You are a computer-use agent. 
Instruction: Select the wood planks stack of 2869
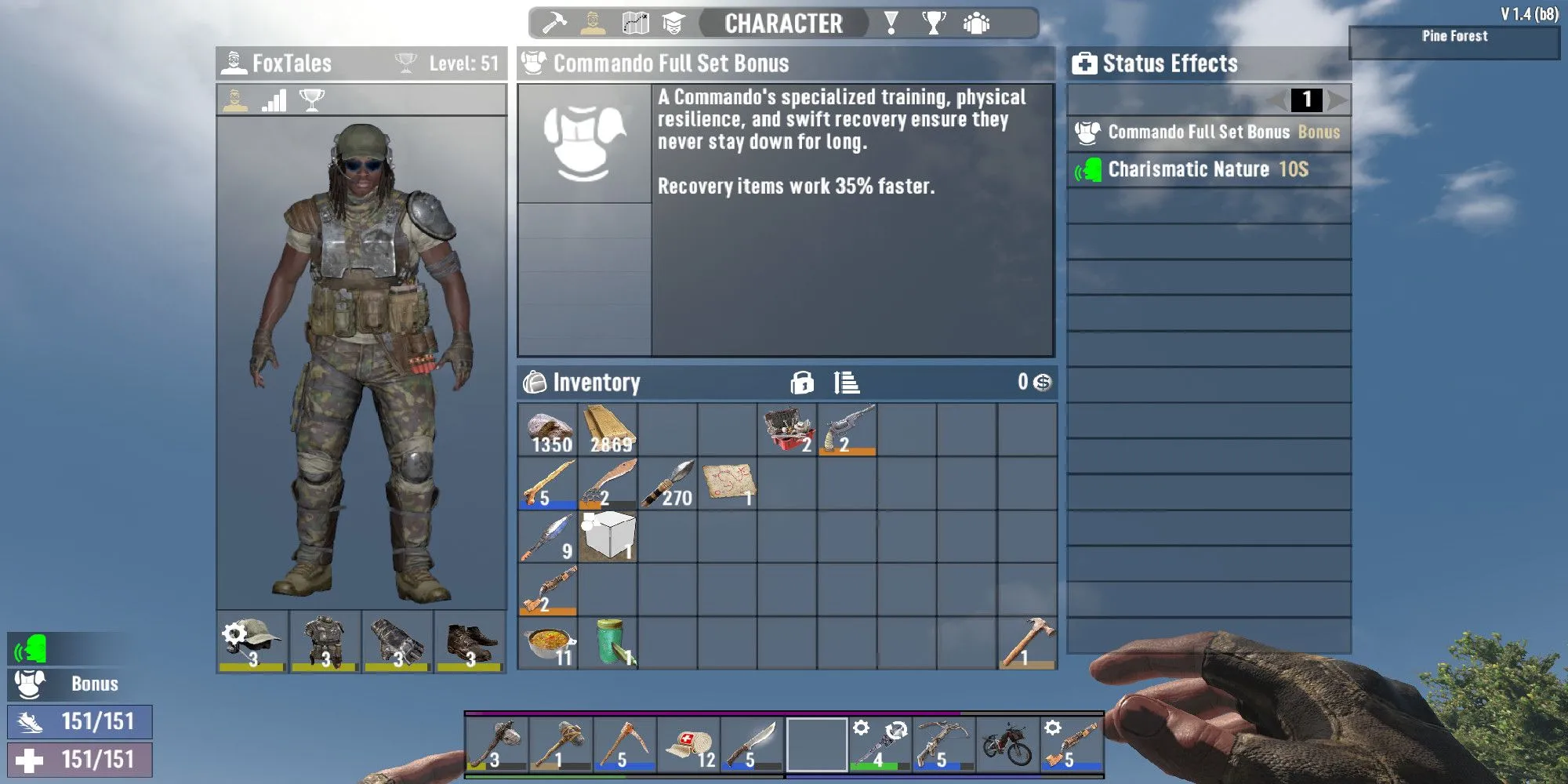point(608,430)
